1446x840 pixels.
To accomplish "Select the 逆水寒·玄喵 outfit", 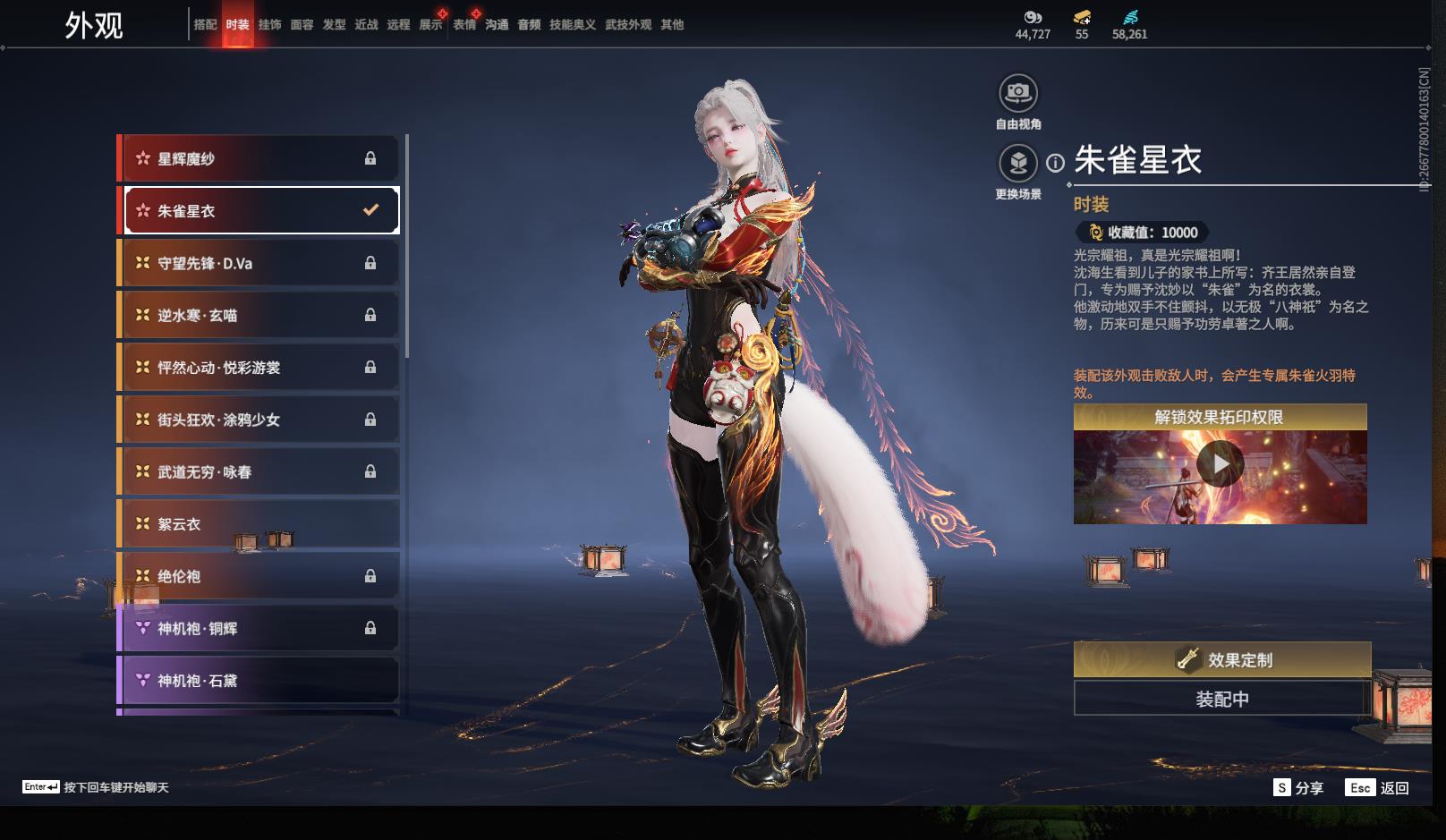I will click(259, 315).
